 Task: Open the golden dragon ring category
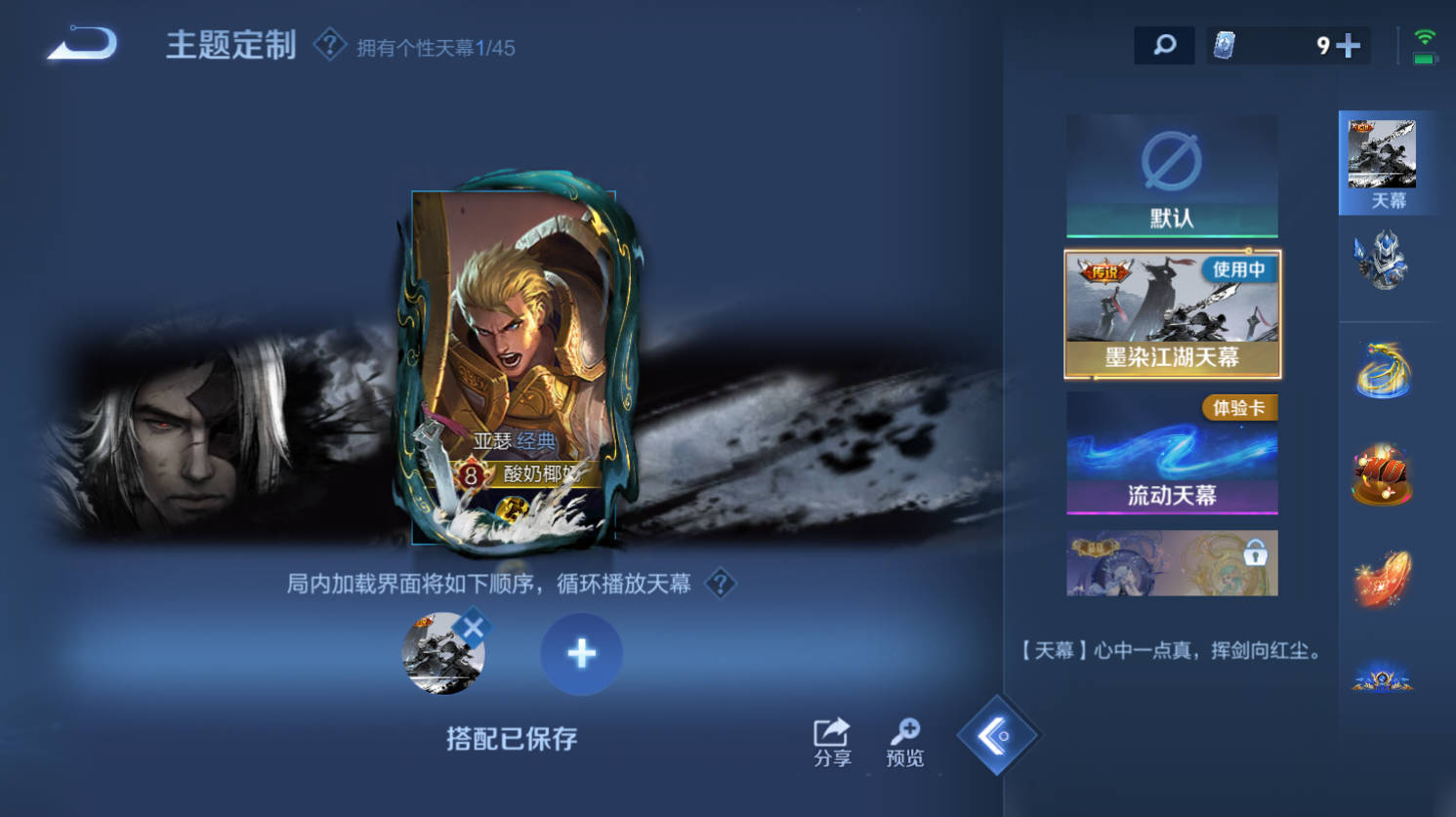[1383, 371]
